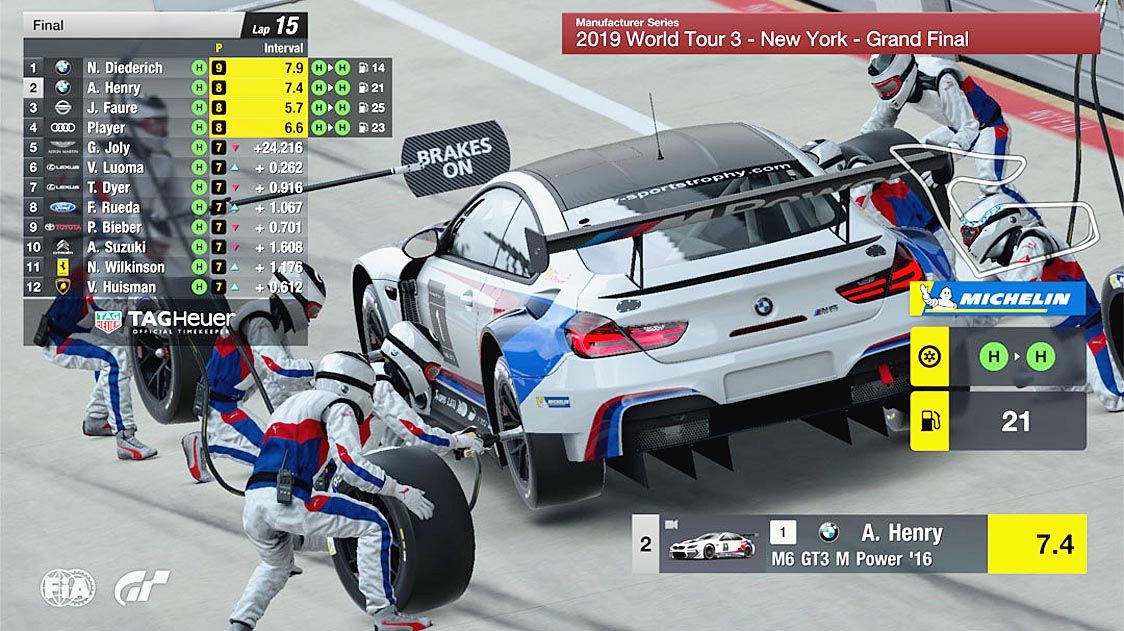Click the yellow fuel pump icon
The width and height of the screenshot is (1124, 631).
(929, 420)
